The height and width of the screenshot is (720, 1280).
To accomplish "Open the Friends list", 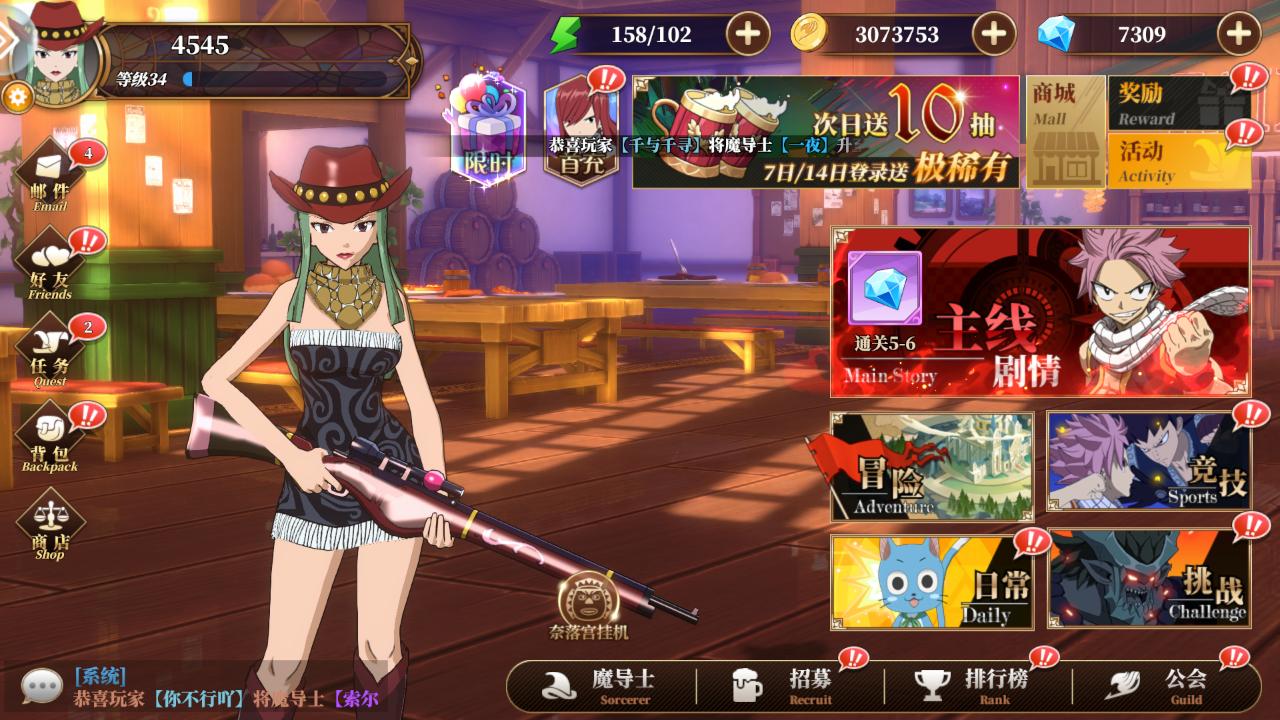I will click(x=50, y=263).
